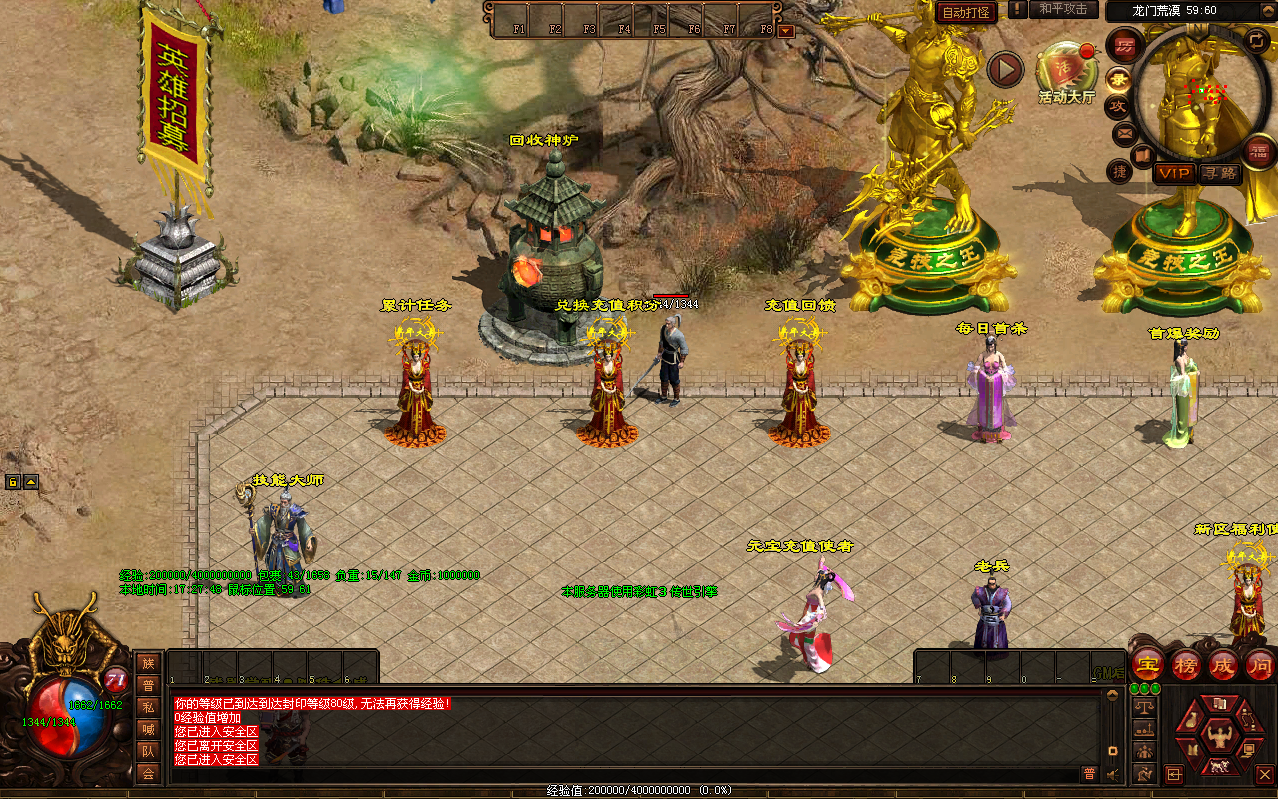Viewport: 1278px width, 799px height.
Task: Switch to the 族 clan chat channel
Action: 148,663
